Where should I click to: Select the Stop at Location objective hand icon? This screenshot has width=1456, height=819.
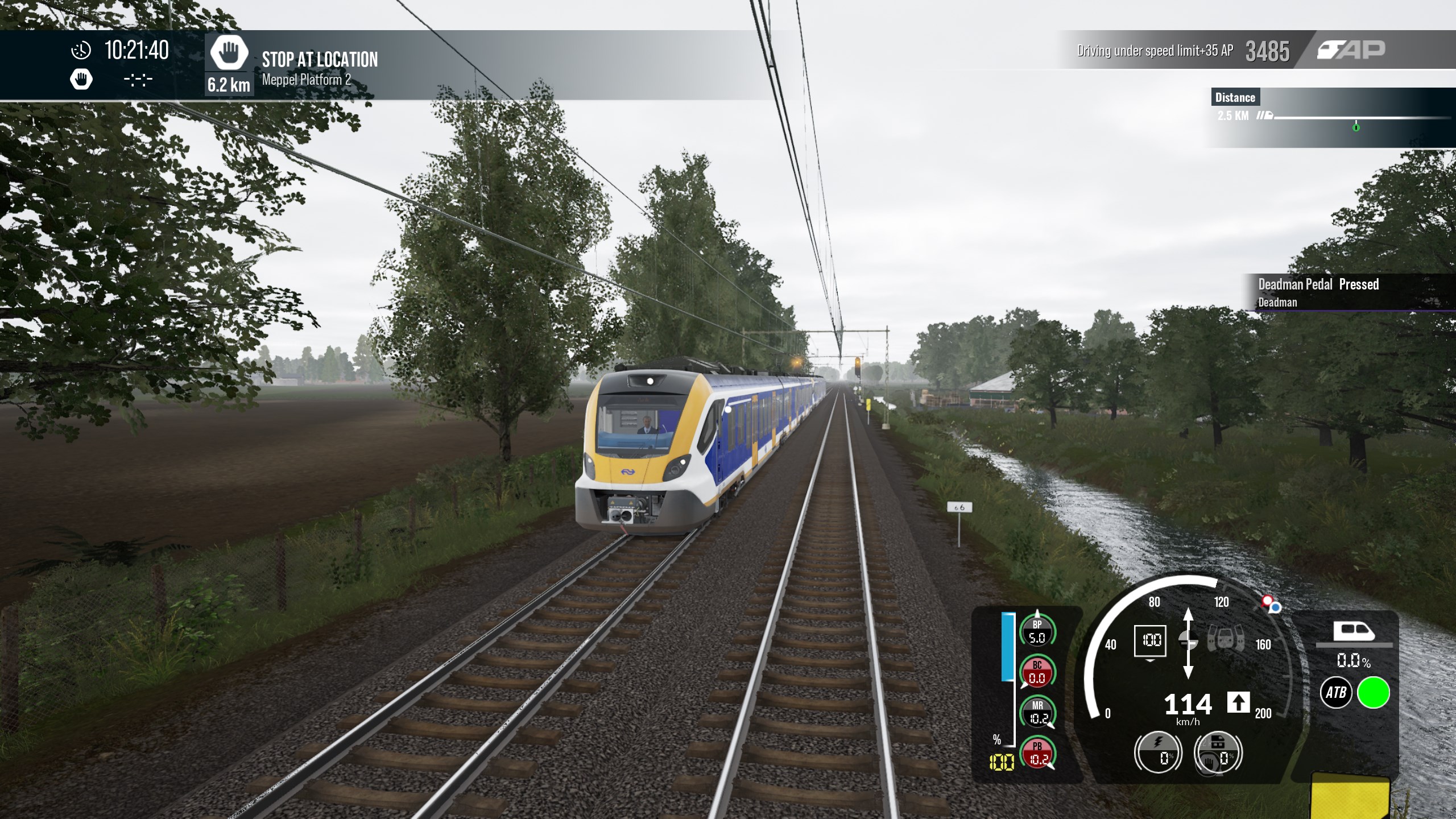tap(229, 53)
